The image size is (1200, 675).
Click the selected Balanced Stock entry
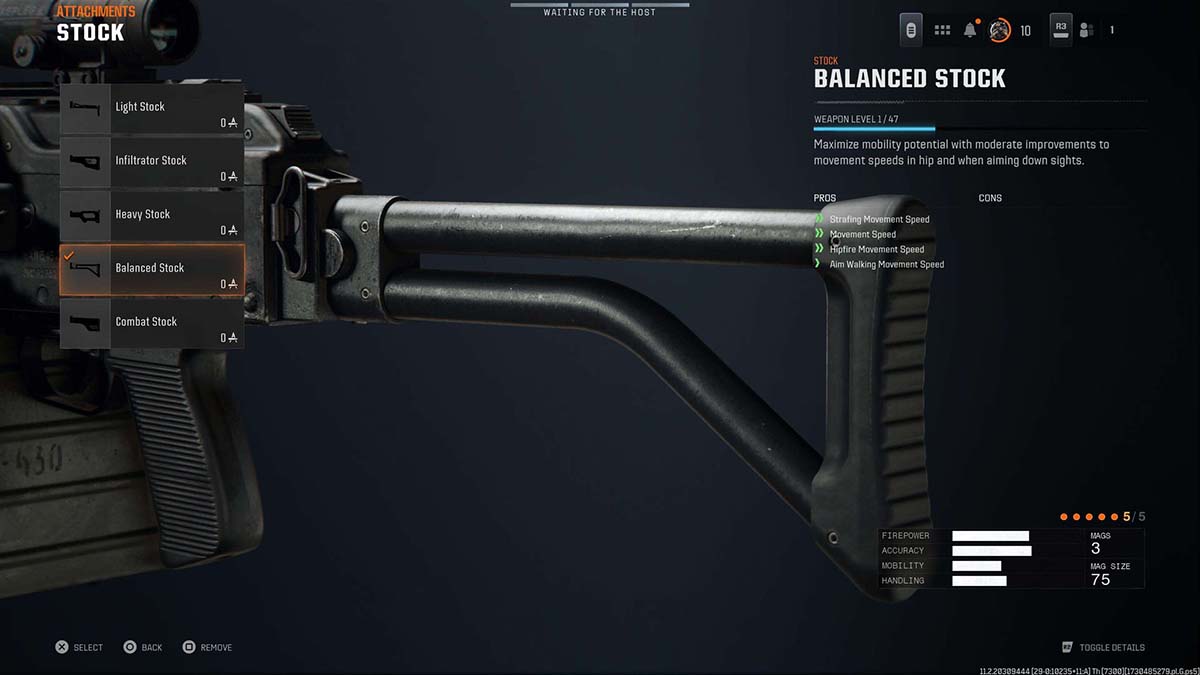pyautogui.click(x=151, y=269)
